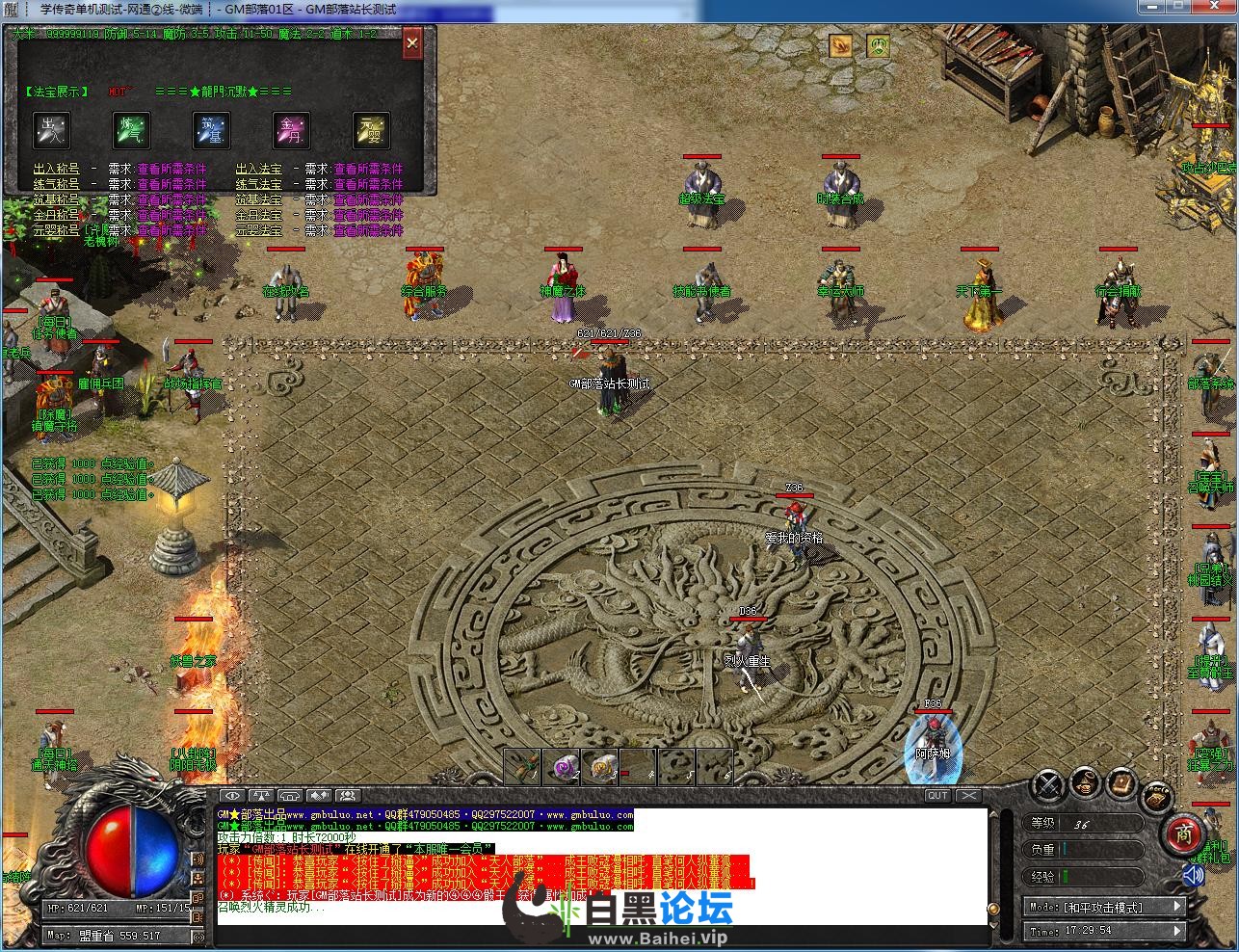This screenshot has width=1239, height=952.
Task: Click the green face buff icon
Action: 878,45
